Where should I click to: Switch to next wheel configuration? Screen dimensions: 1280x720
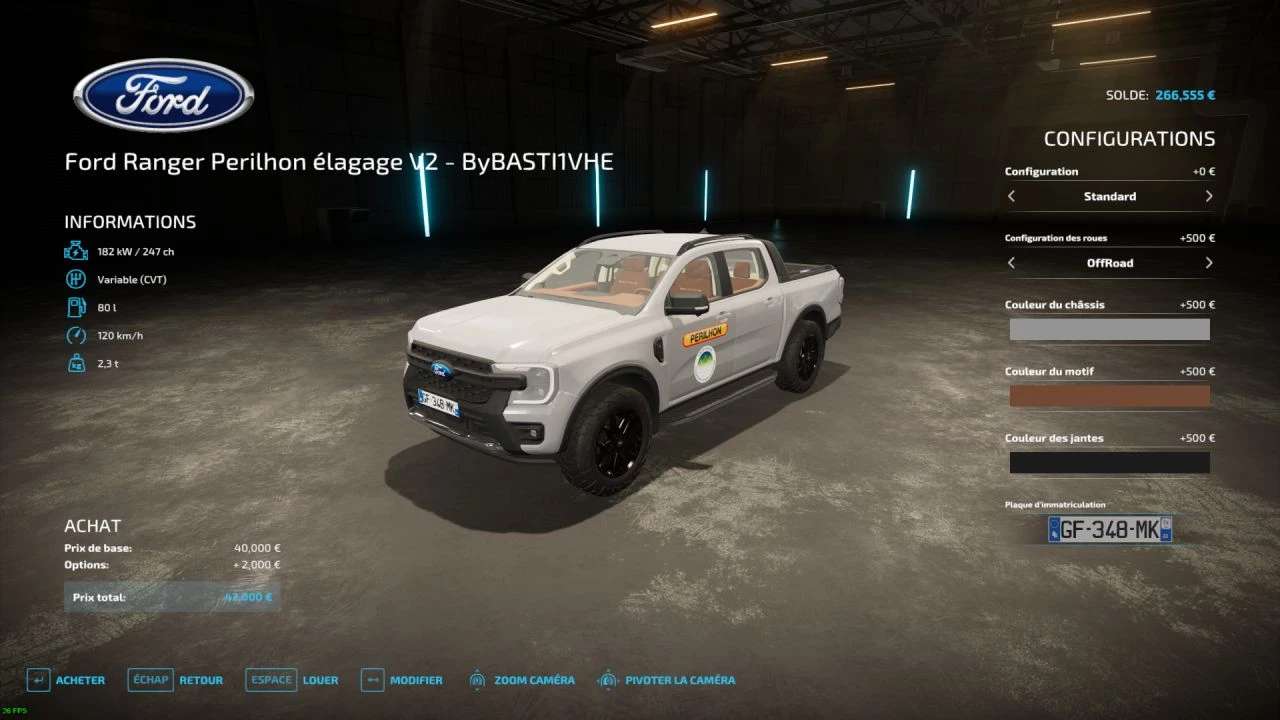pos(1209,263)
